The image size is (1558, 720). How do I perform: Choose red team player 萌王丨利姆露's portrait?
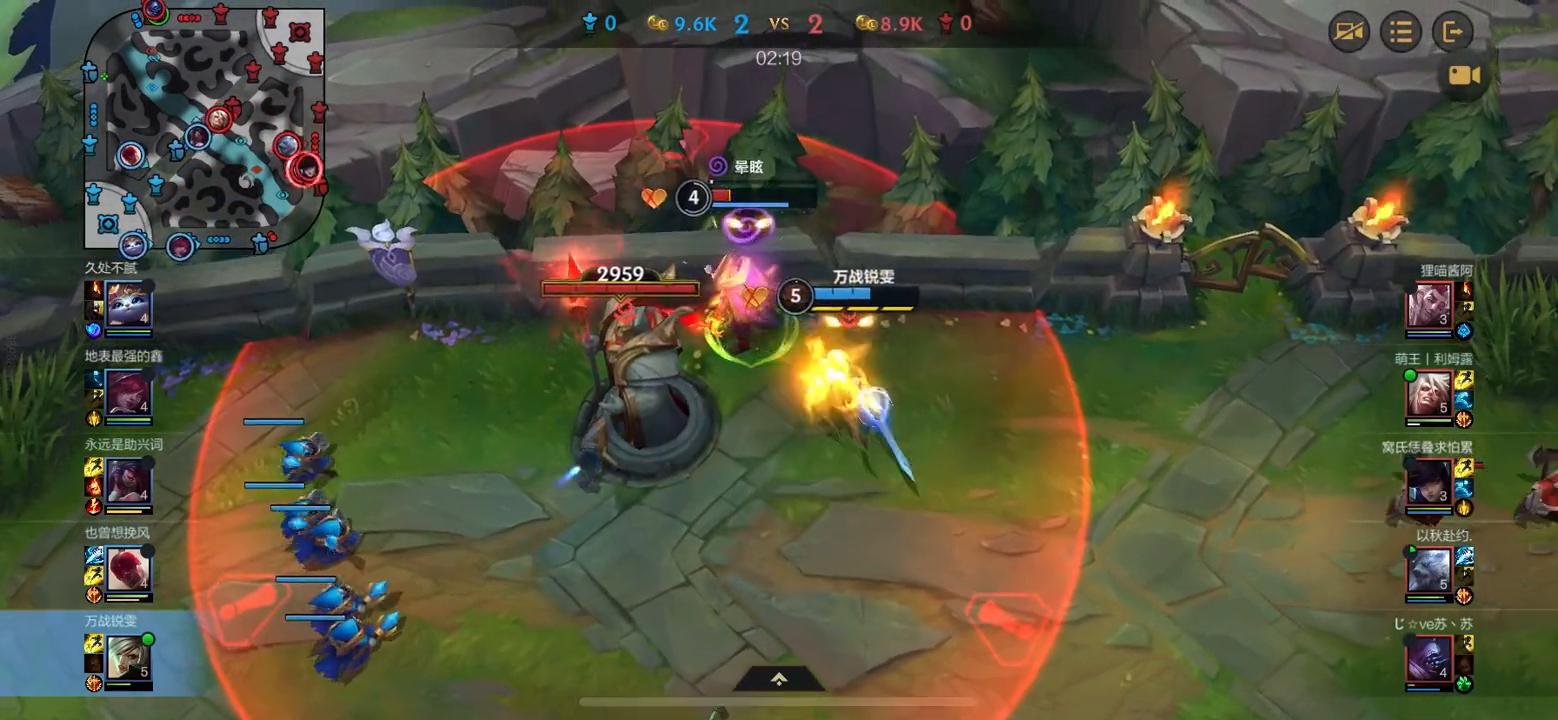(x=1429, y=392)
